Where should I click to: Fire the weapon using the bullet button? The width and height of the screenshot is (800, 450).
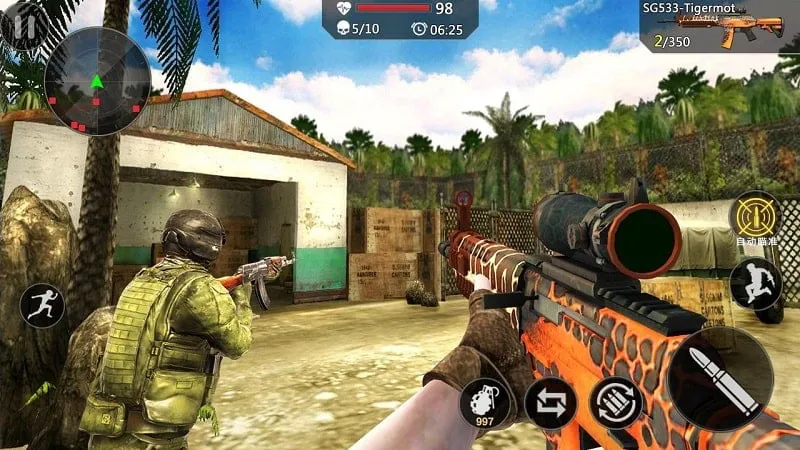(720, 379)
